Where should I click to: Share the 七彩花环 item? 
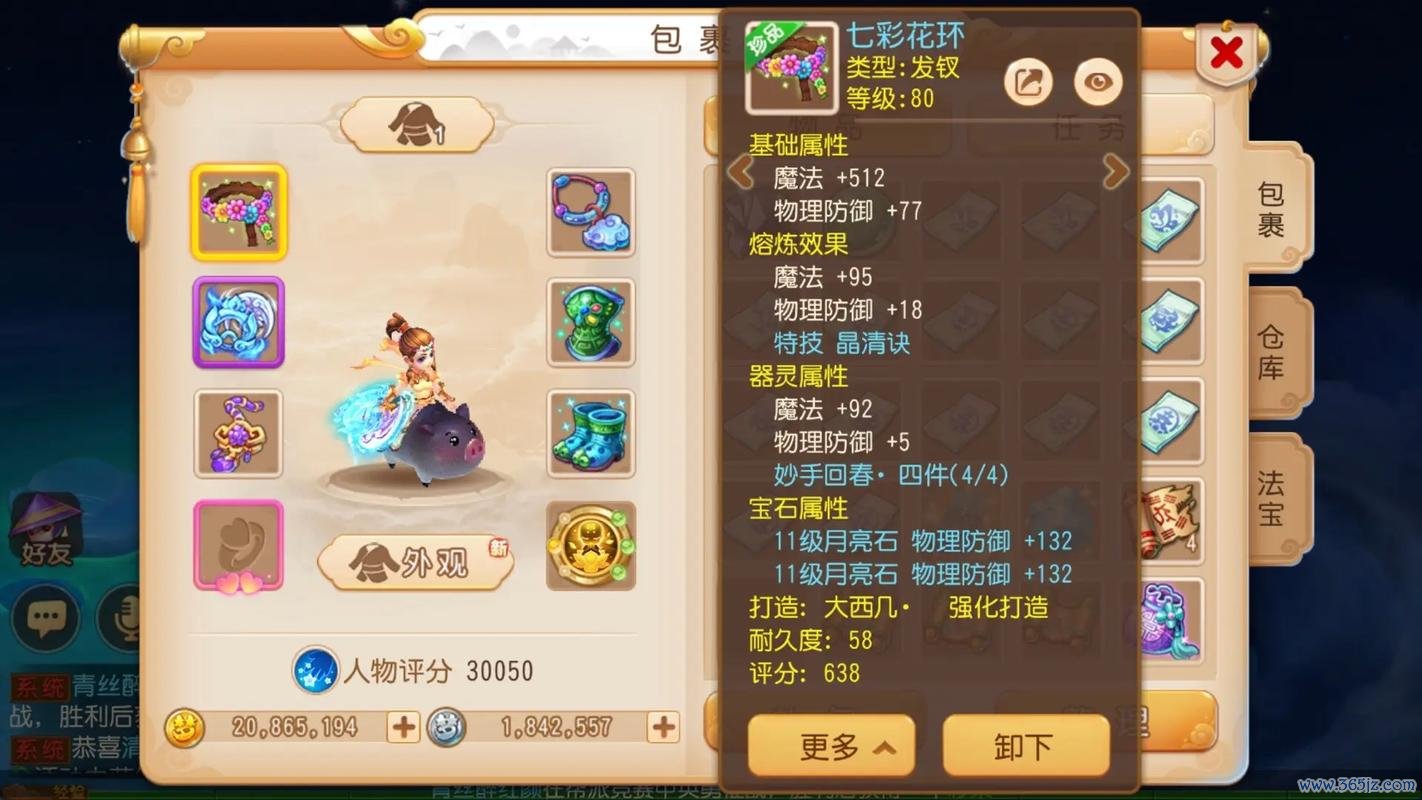coord(1028,81)
